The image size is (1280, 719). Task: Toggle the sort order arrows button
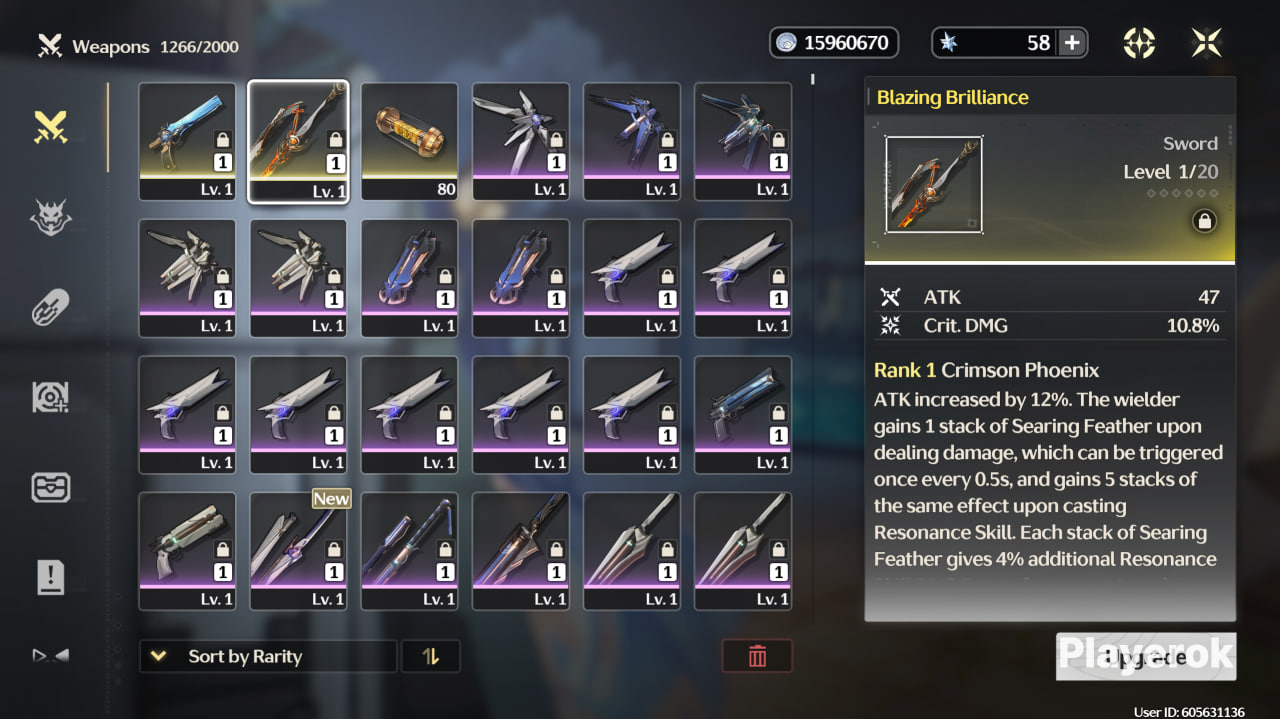click(431, 656)
